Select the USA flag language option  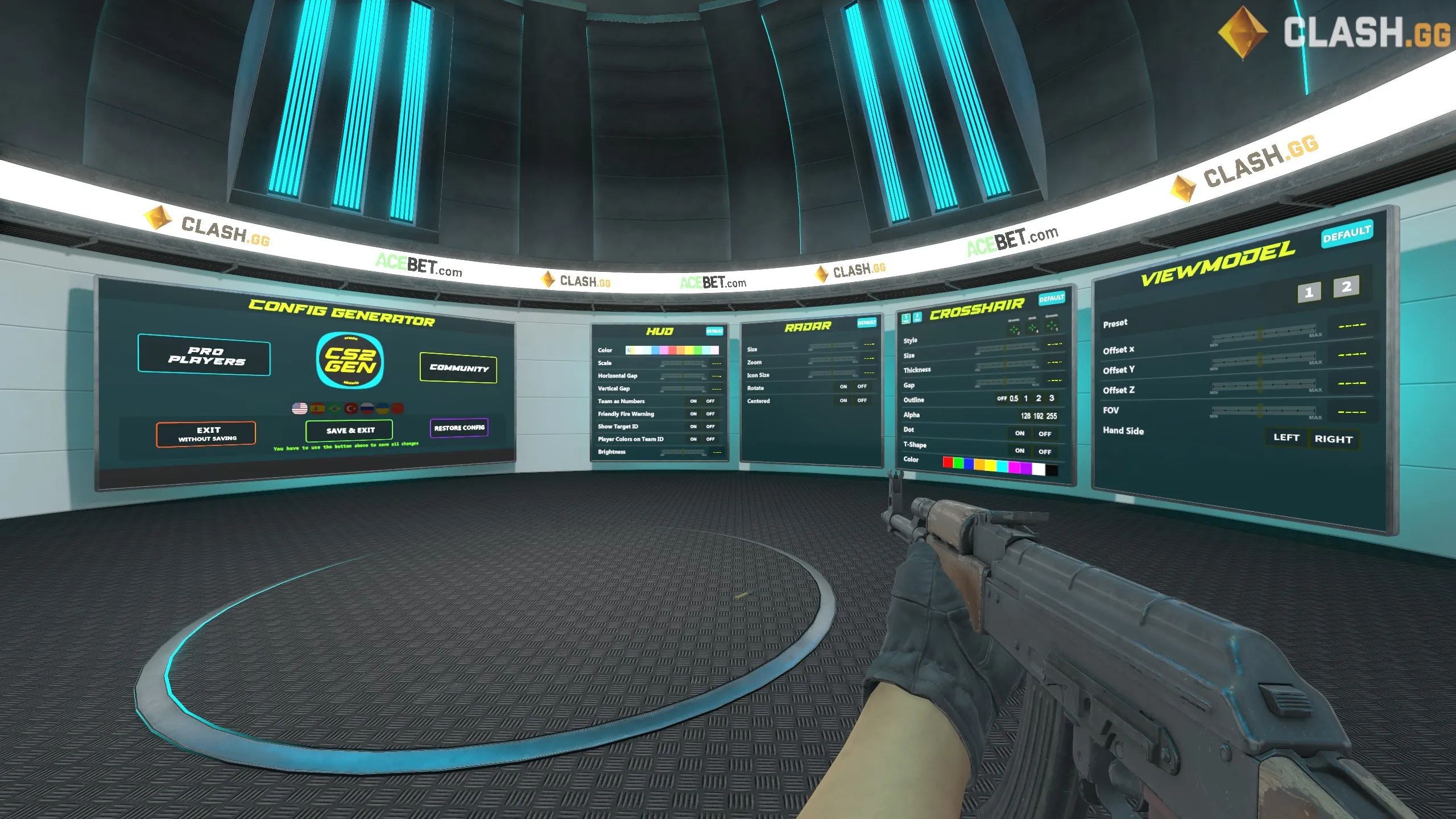click(x=300, y=409)
